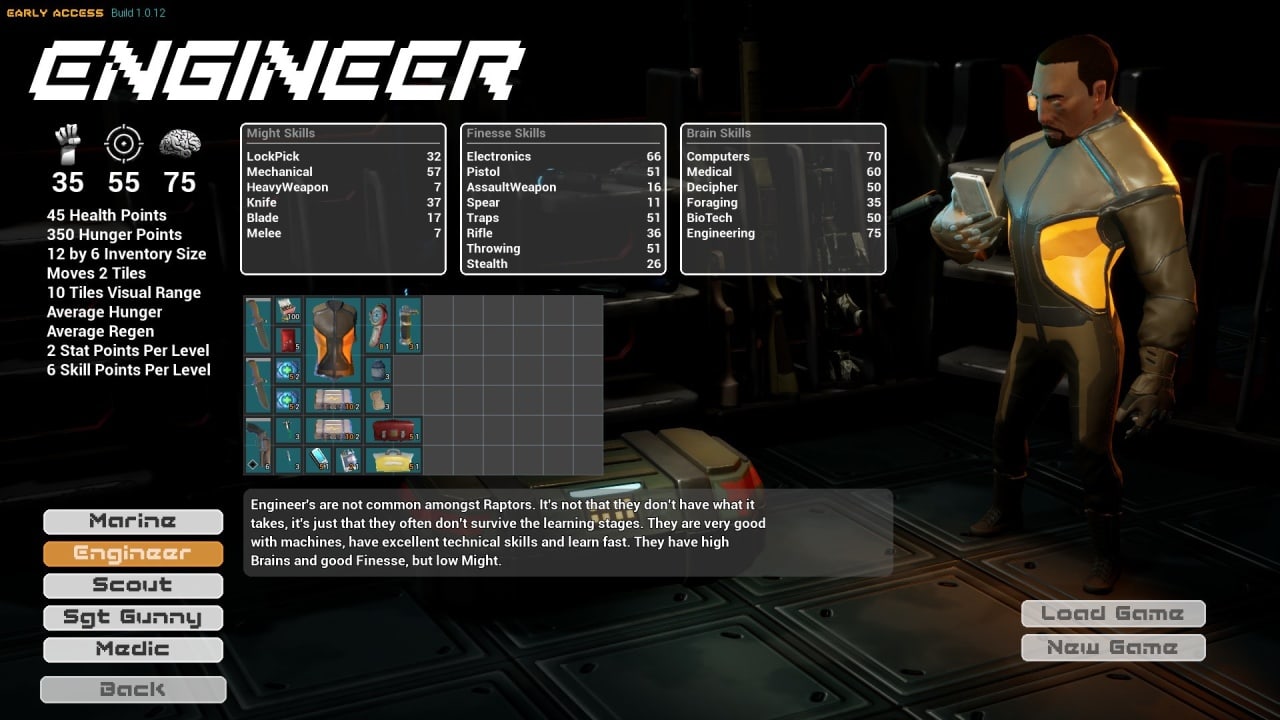This screenshot has height=720, width=1280.
Task: Open the Load Game screen
Action: [x=1113, y=614]
